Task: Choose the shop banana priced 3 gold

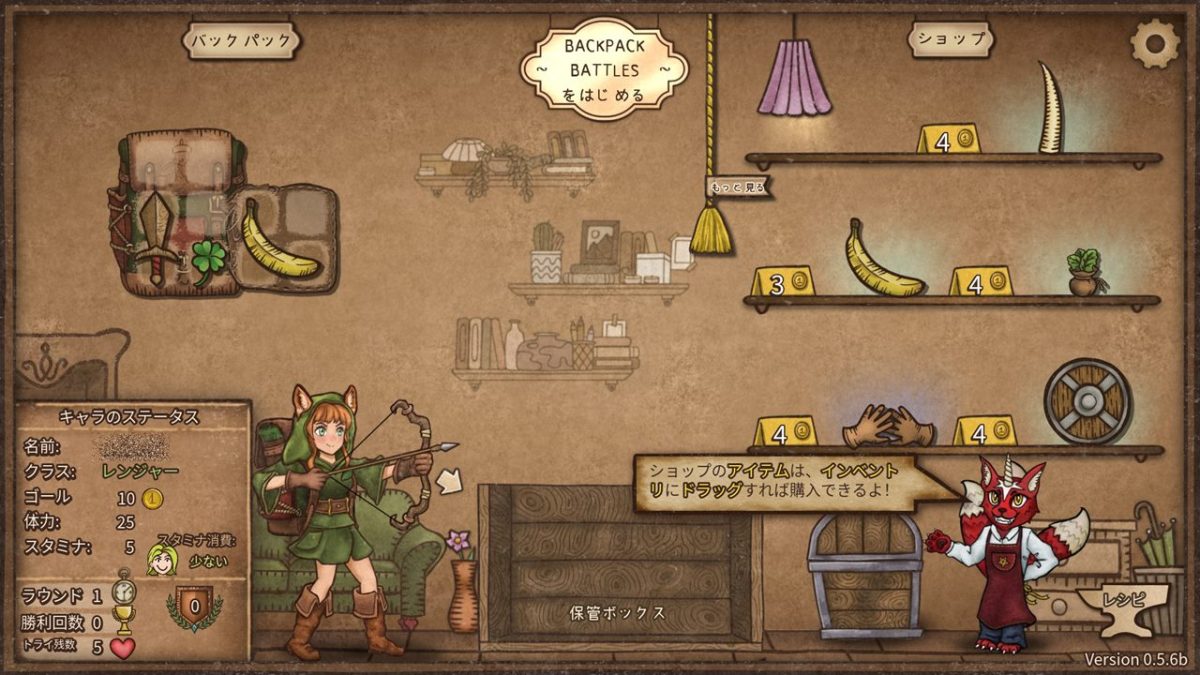Action: click(x=883, y=258)
